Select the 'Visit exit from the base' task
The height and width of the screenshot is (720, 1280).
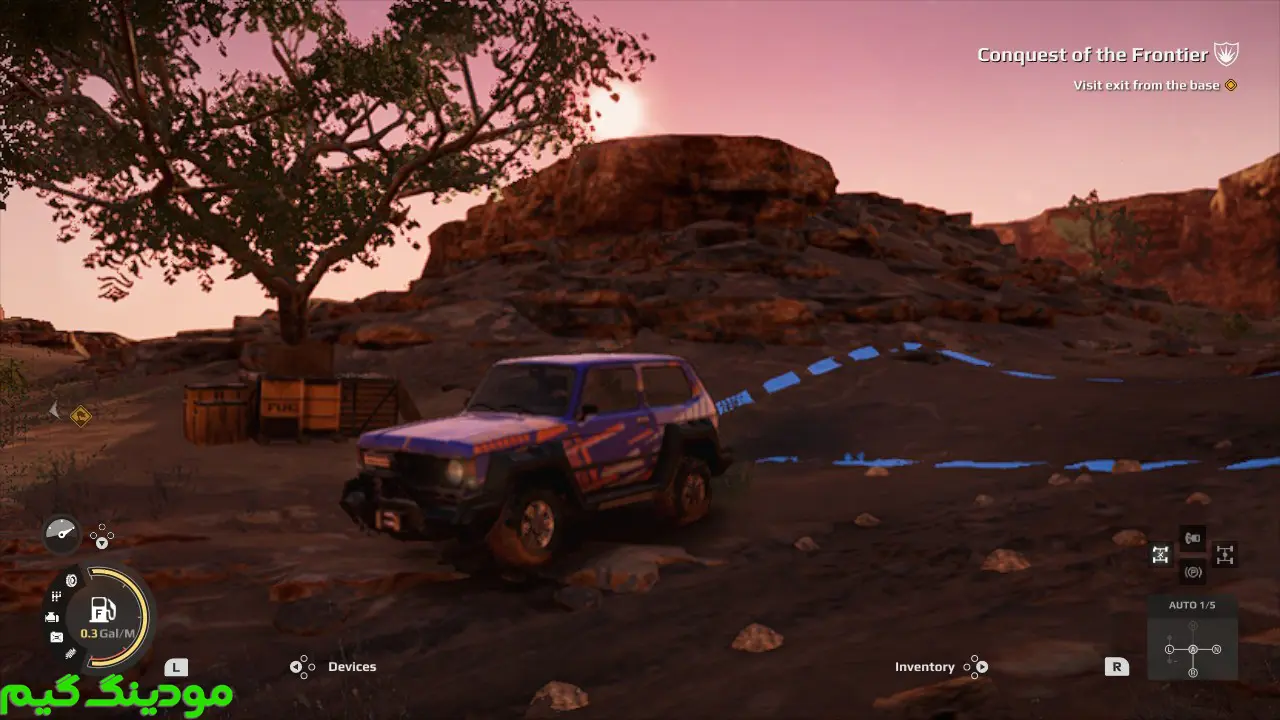tap(1146, 85)
